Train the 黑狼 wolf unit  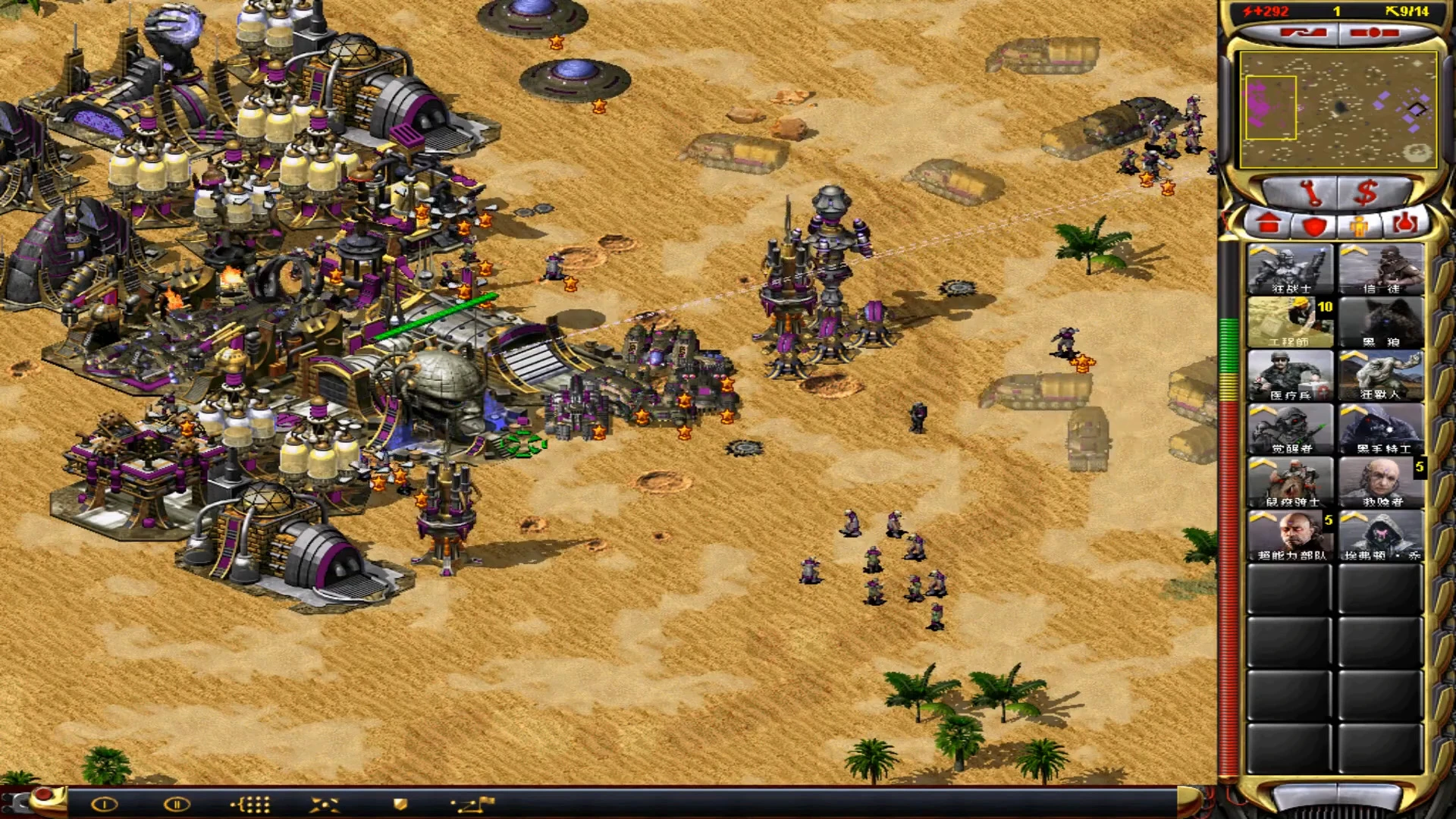[1380, 322]
